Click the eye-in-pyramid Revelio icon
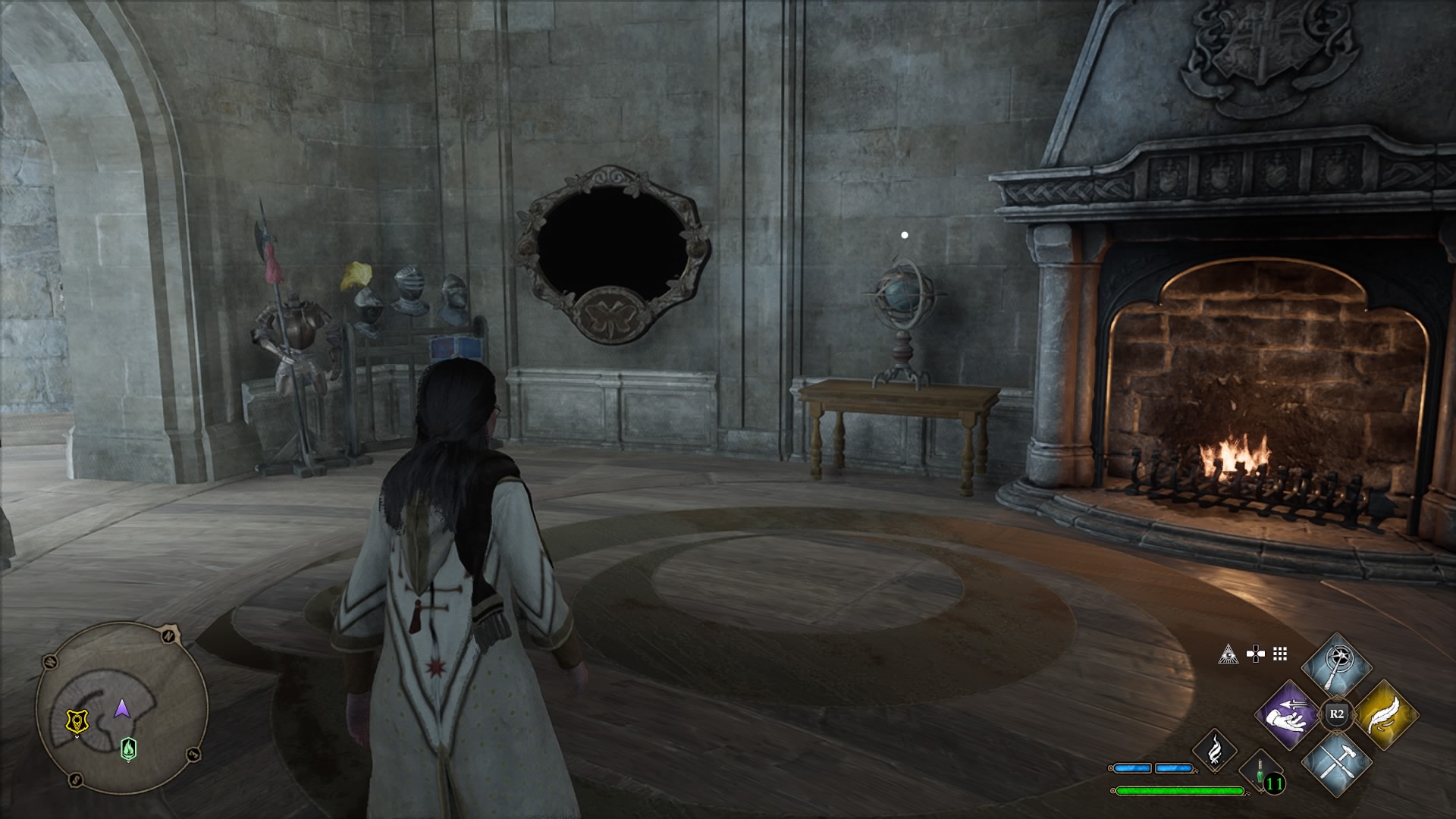The height and width of the screenshot is (819, 1456). pyautogui.click(x=1228, y=654)
